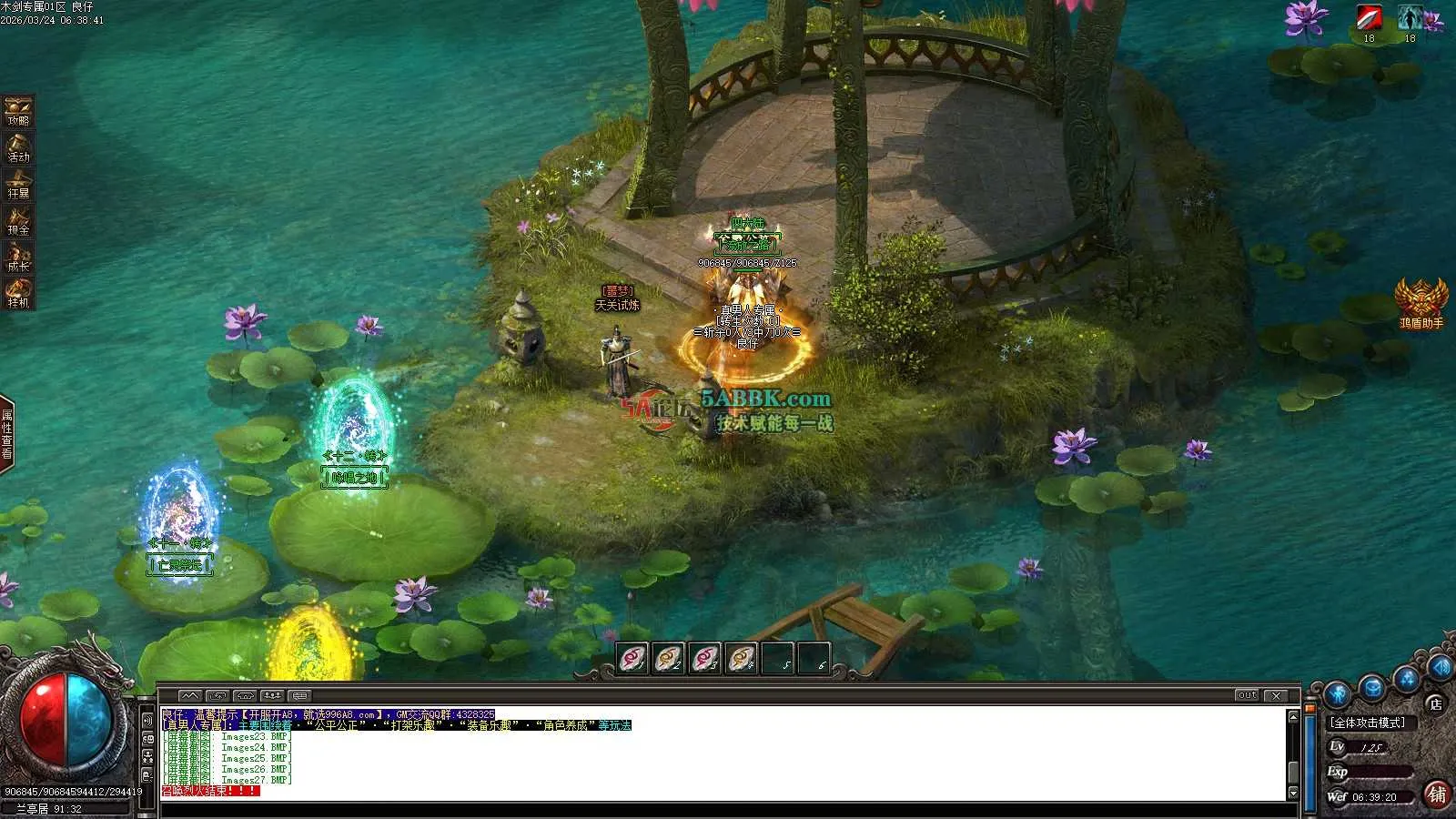Open the 成长 growth menu
This screenshot has width=1456, height=819.
[x=18, y=257]
